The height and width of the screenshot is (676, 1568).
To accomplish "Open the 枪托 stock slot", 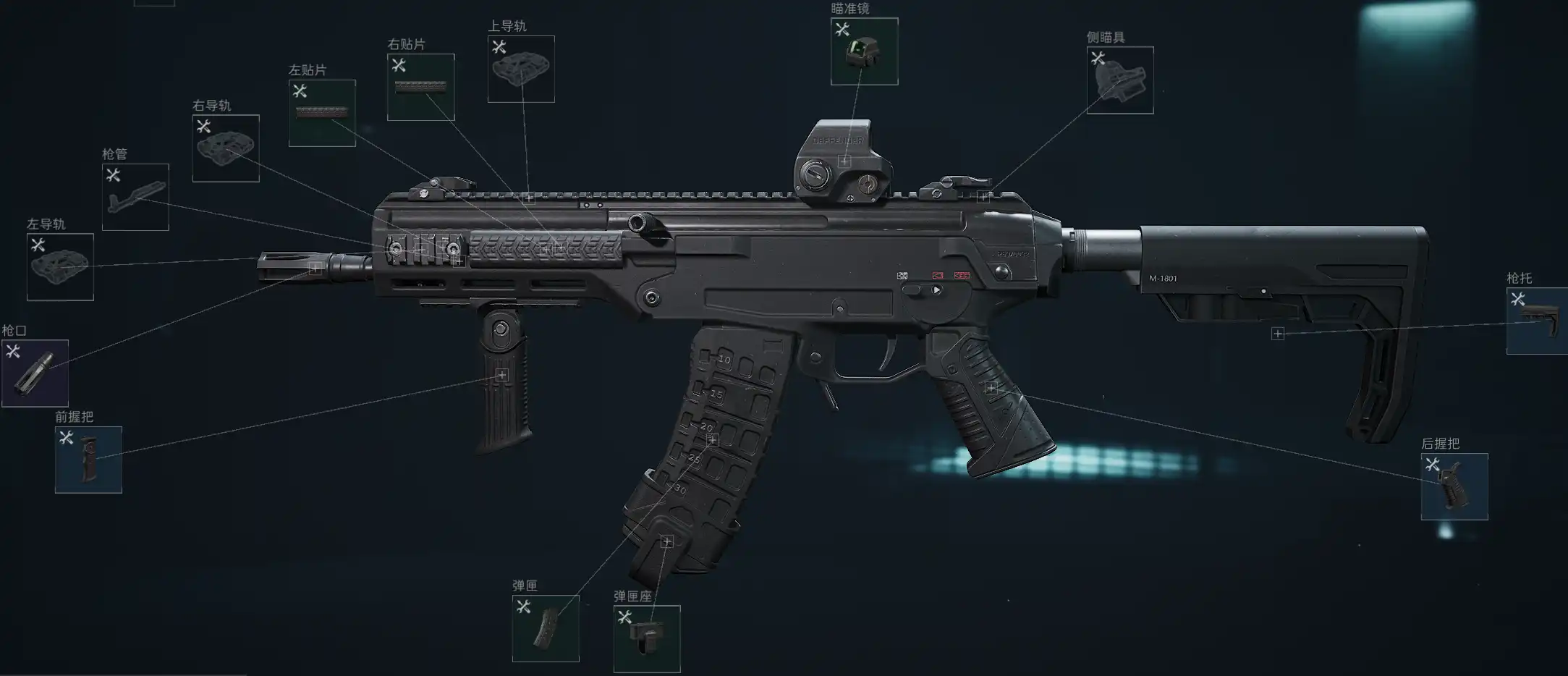I will tap(1537, 321).
